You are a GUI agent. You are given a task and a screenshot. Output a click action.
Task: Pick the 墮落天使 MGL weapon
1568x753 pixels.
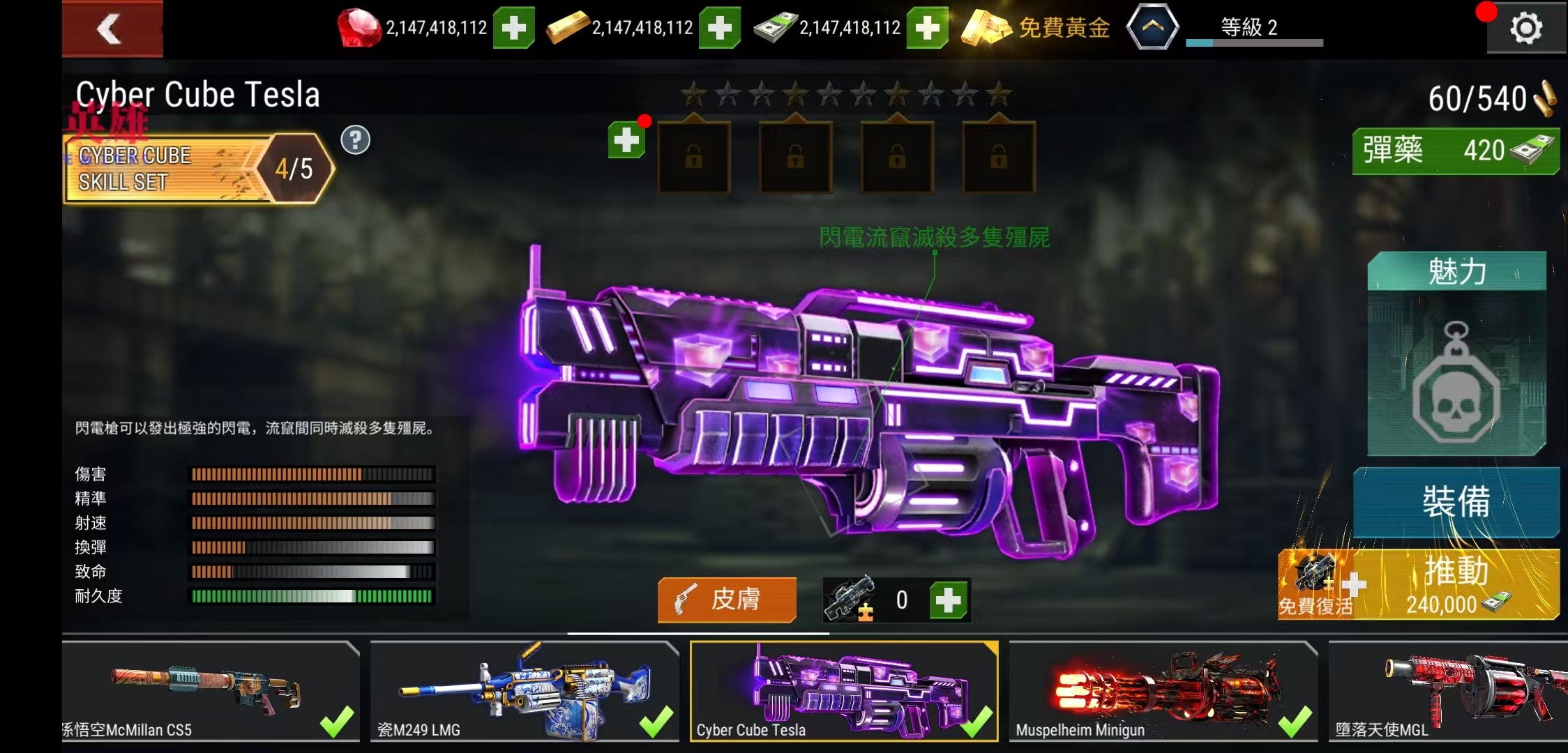coord(1447,690)
